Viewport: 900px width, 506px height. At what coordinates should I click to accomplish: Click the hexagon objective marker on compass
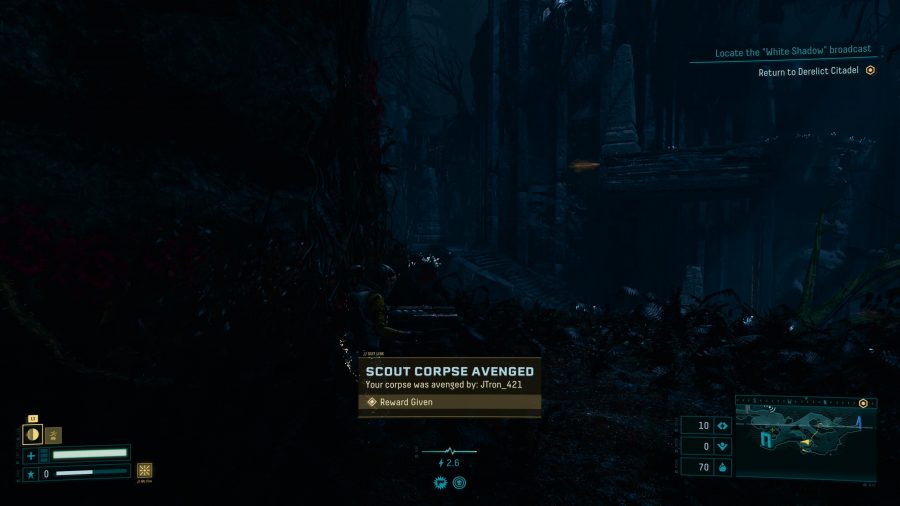862,403
